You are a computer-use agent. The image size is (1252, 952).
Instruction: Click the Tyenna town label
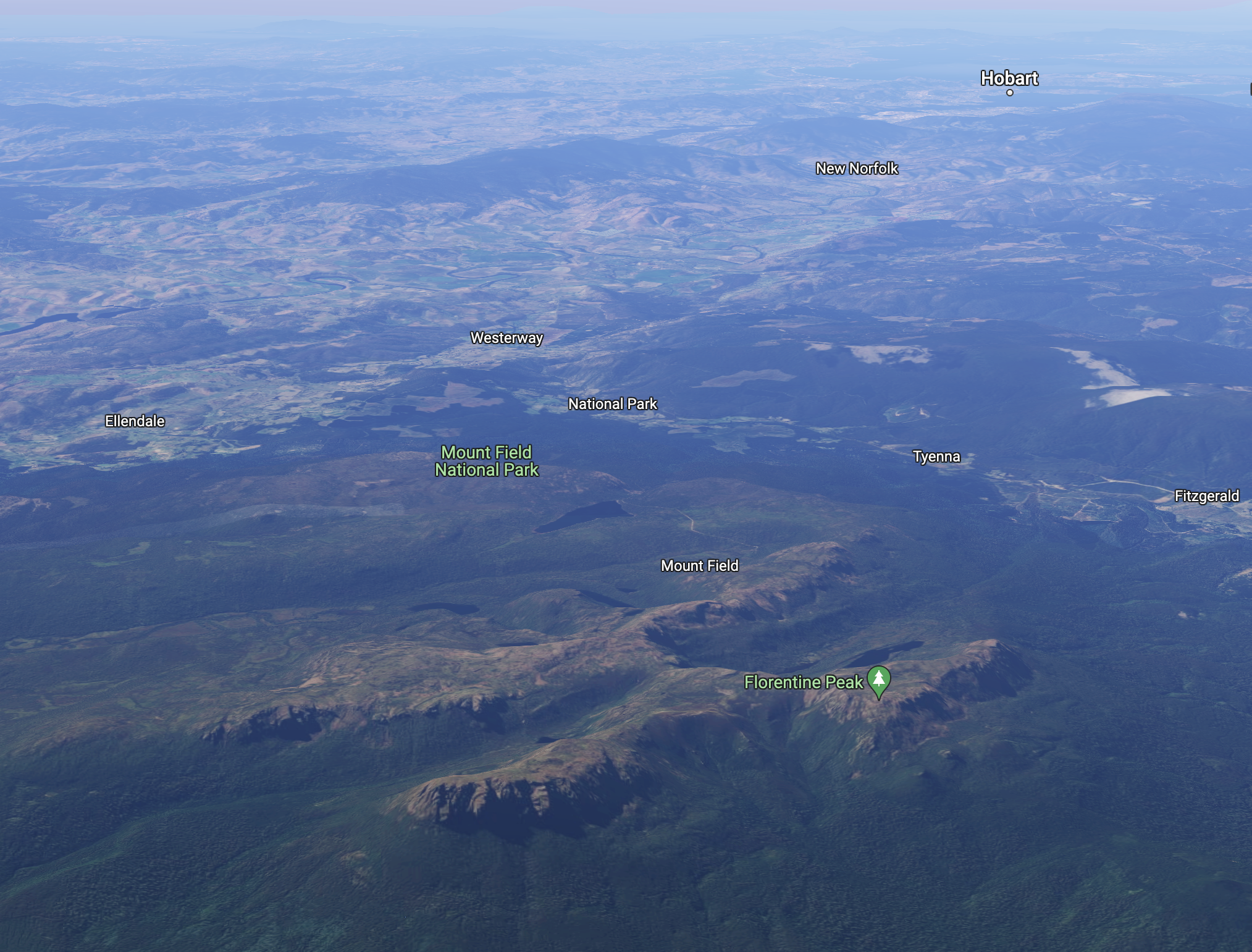(936, 457)
